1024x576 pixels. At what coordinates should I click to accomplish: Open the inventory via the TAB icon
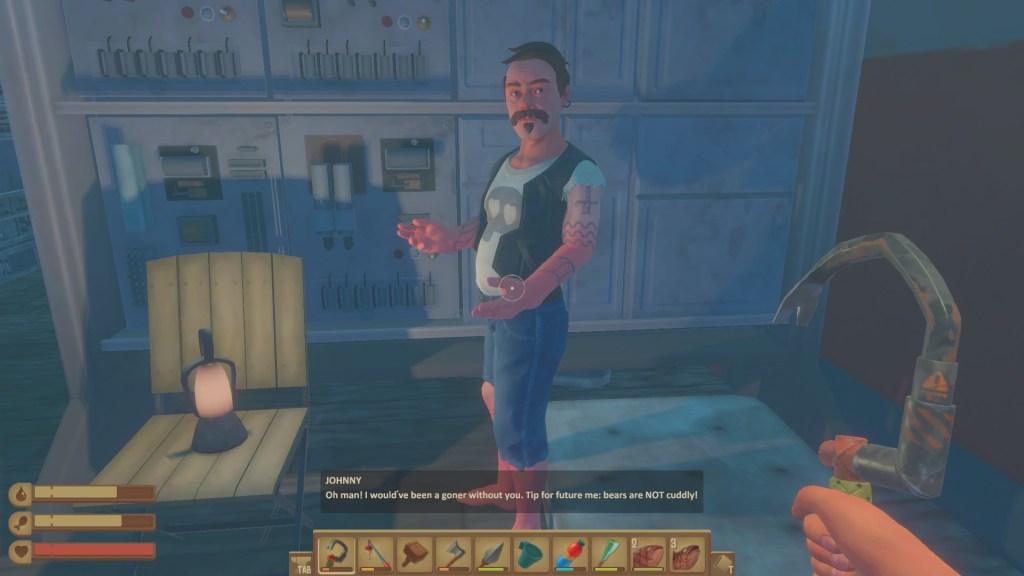pyautogui.click(x=301, y=563)
